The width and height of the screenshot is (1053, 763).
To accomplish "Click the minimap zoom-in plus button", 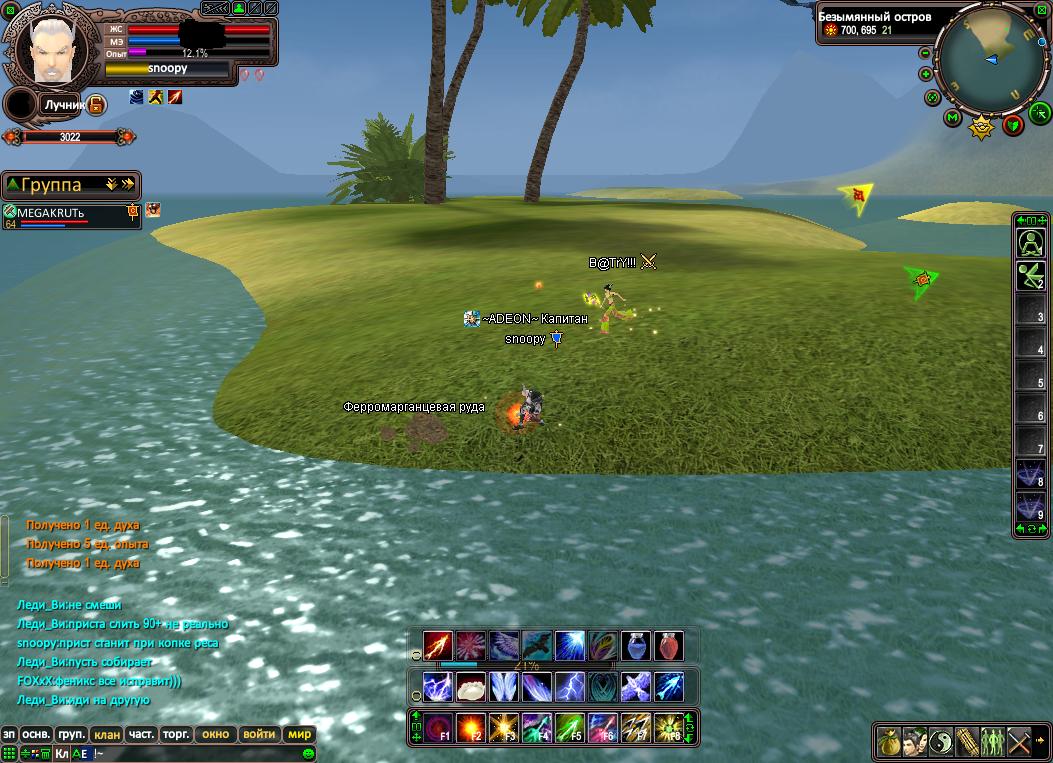I will tap(925, 75).
